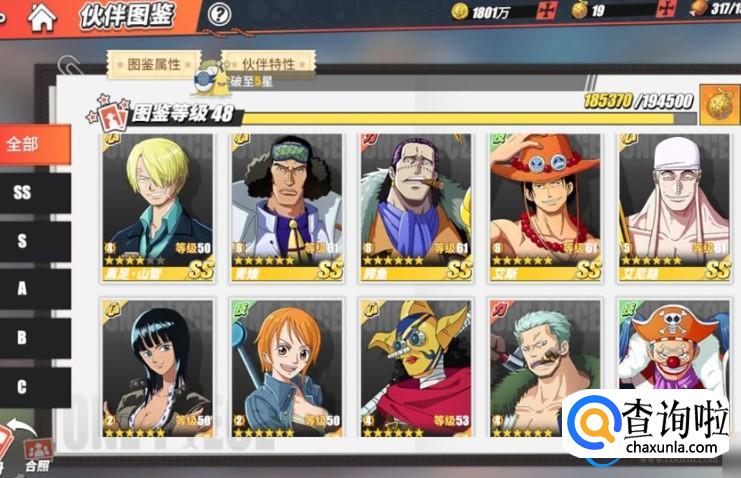Open the 艾斯 Ace card
The width and height of the screenshot is (741, 478).
click(x=545, y=207)
